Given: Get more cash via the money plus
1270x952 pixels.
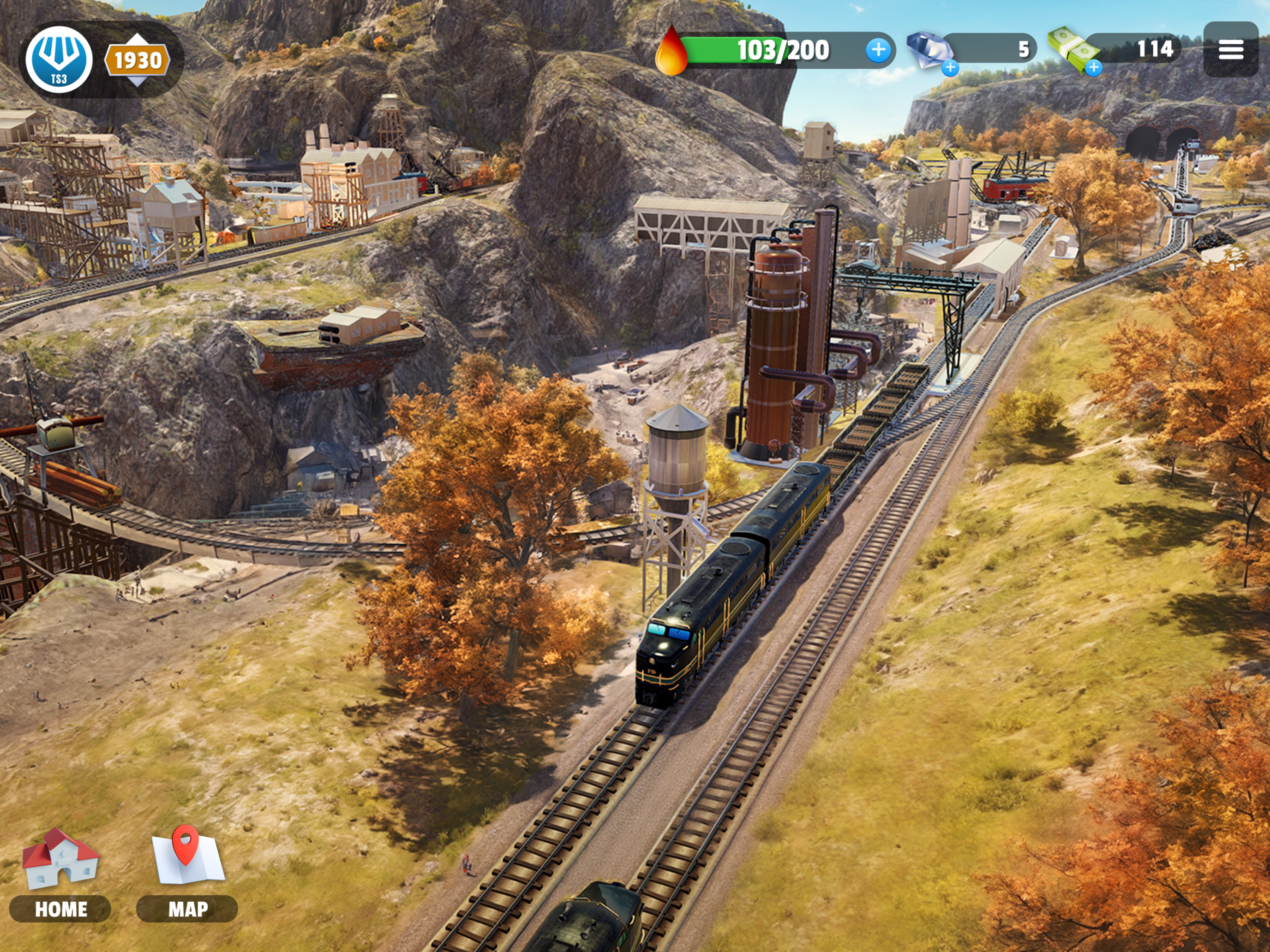Looking at the screenshot, I should (1094, 68).
